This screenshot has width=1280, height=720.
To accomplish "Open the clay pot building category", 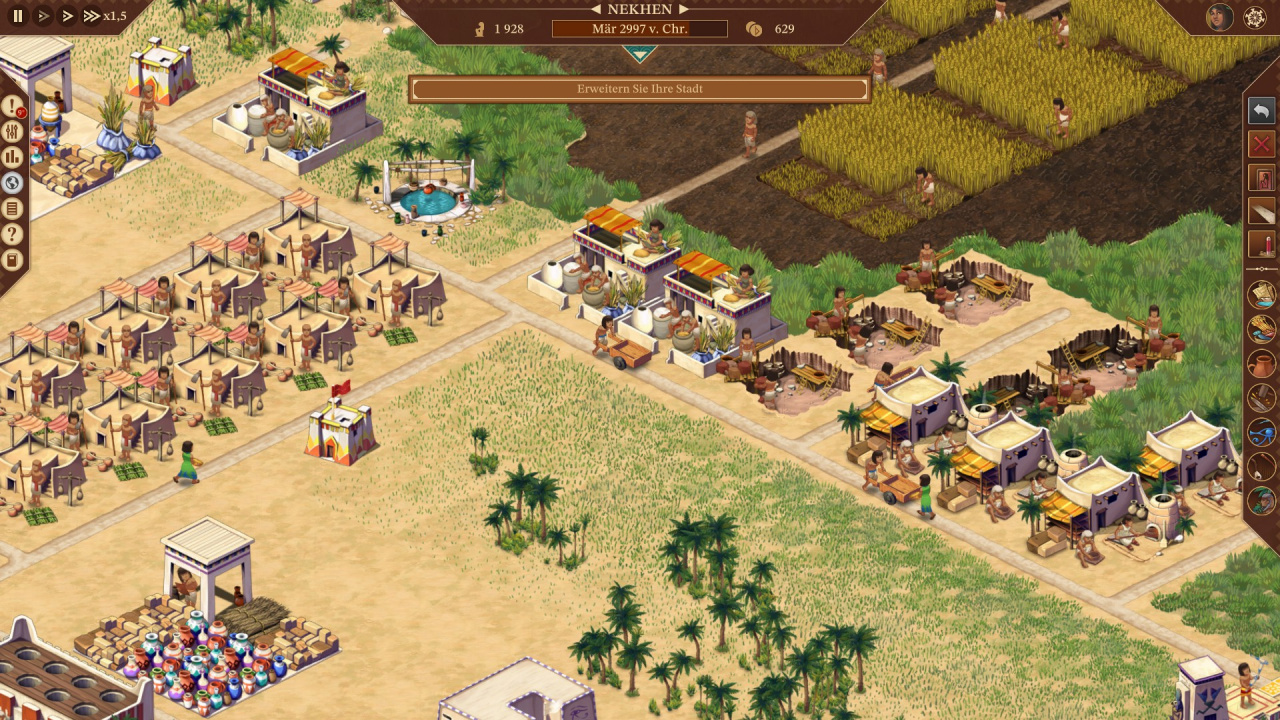I will pos(1262,363).
